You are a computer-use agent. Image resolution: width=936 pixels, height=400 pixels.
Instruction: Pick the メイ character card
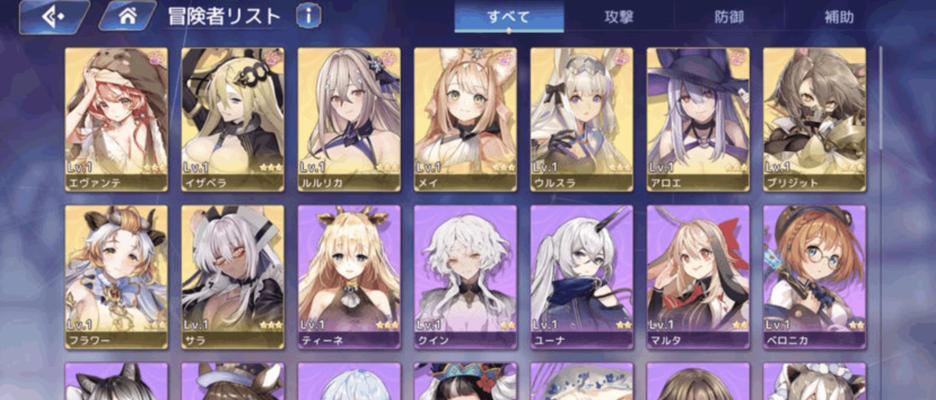click(x=465, y=119)
